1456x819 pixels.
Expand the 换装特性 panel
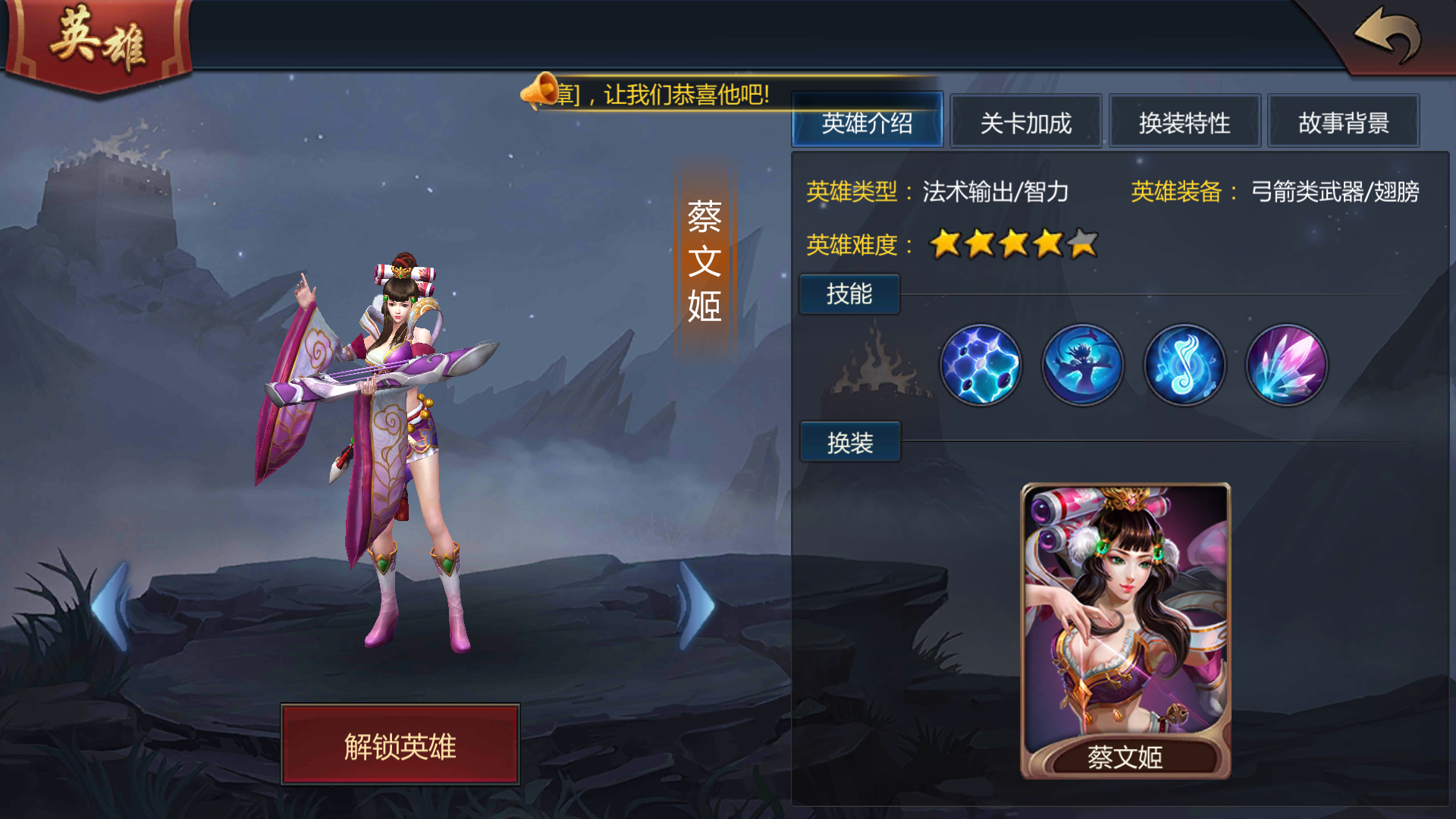click(x=1185, y=123)
